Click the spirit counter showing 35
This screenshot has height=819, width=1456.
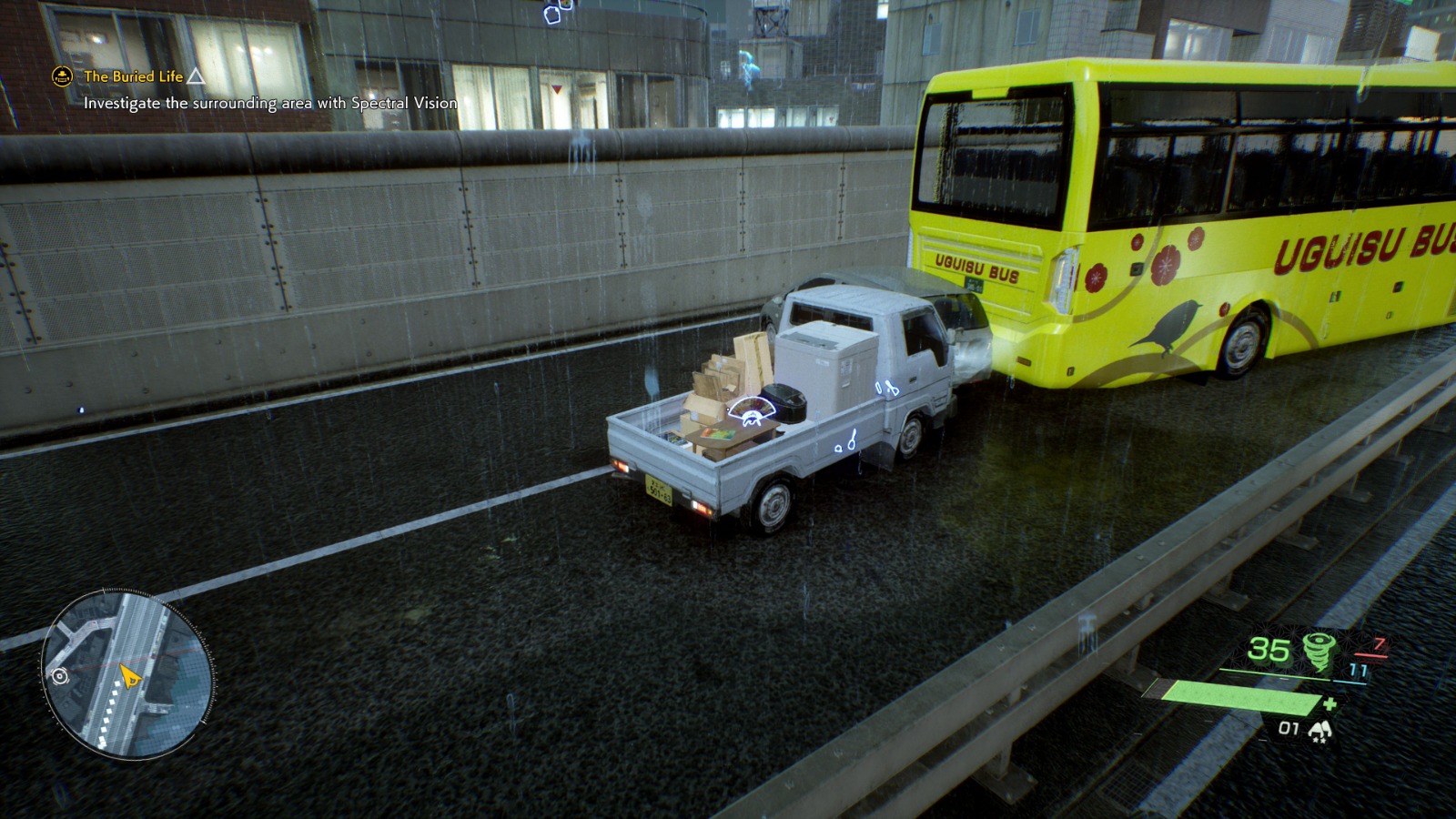click(1269, 650)
